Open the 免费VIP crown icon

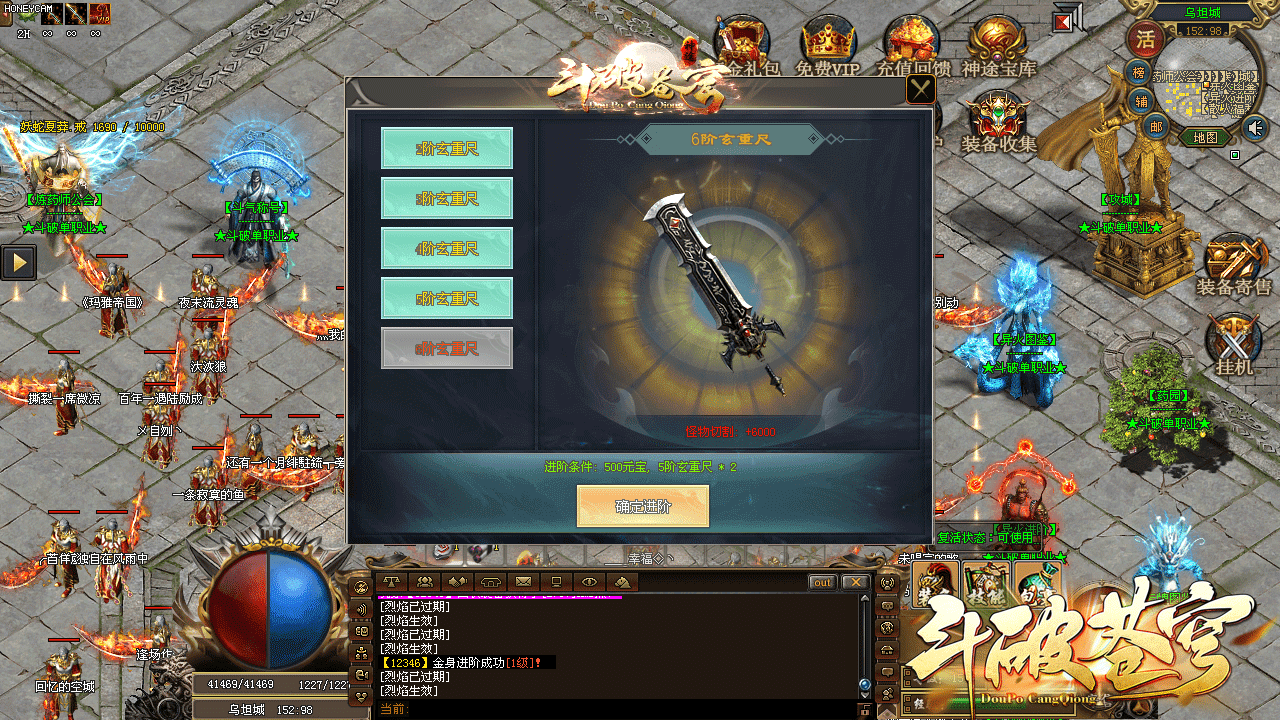[827, 45]
